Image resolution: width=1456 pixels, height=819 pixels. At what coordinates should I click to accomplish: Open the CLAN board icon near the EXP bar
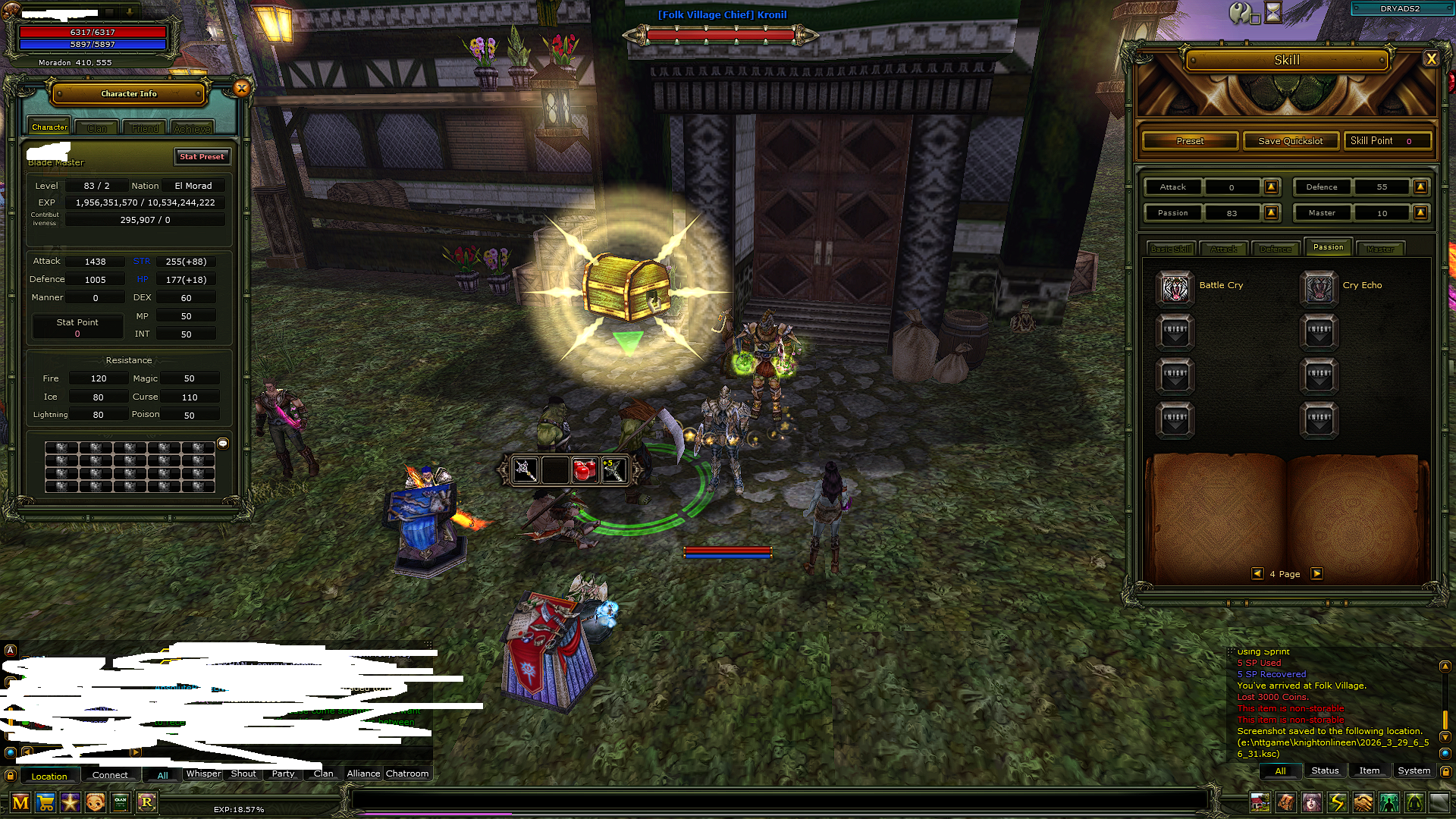tap(120, 802)
